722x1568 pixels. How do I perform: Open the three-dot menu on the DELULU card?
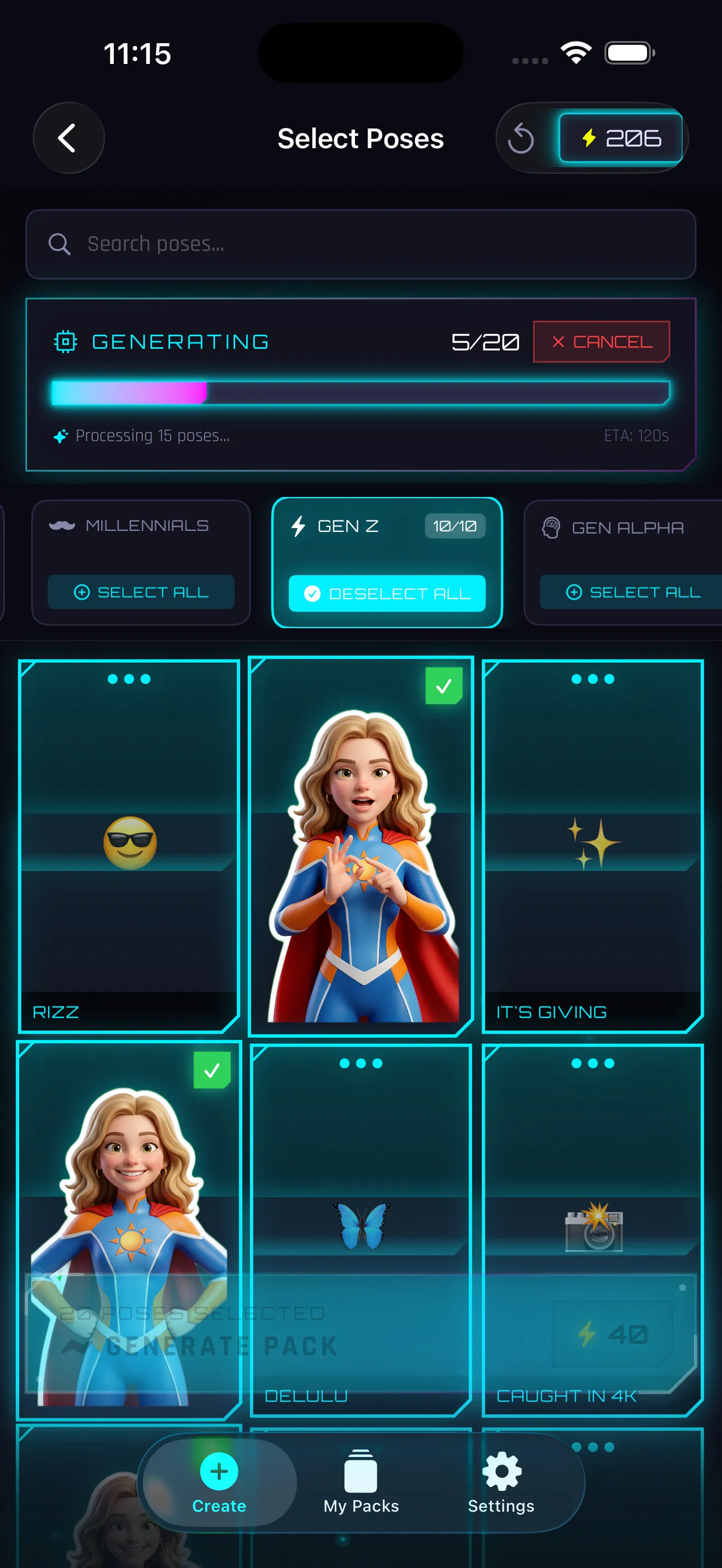(360, 1063)
